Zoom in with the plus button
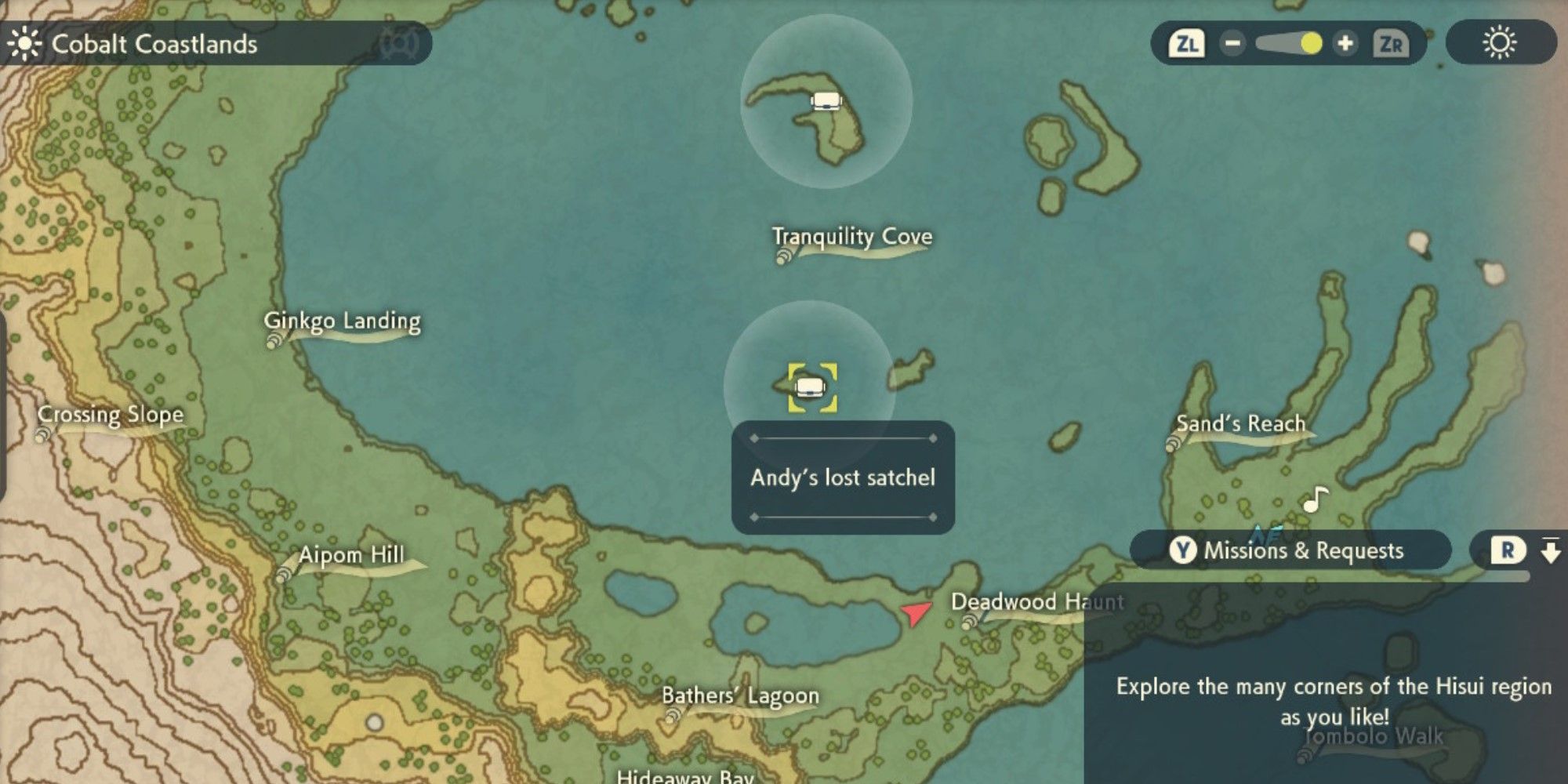Viewport: 1568px width, 784px height. [x=1345, y=43]
